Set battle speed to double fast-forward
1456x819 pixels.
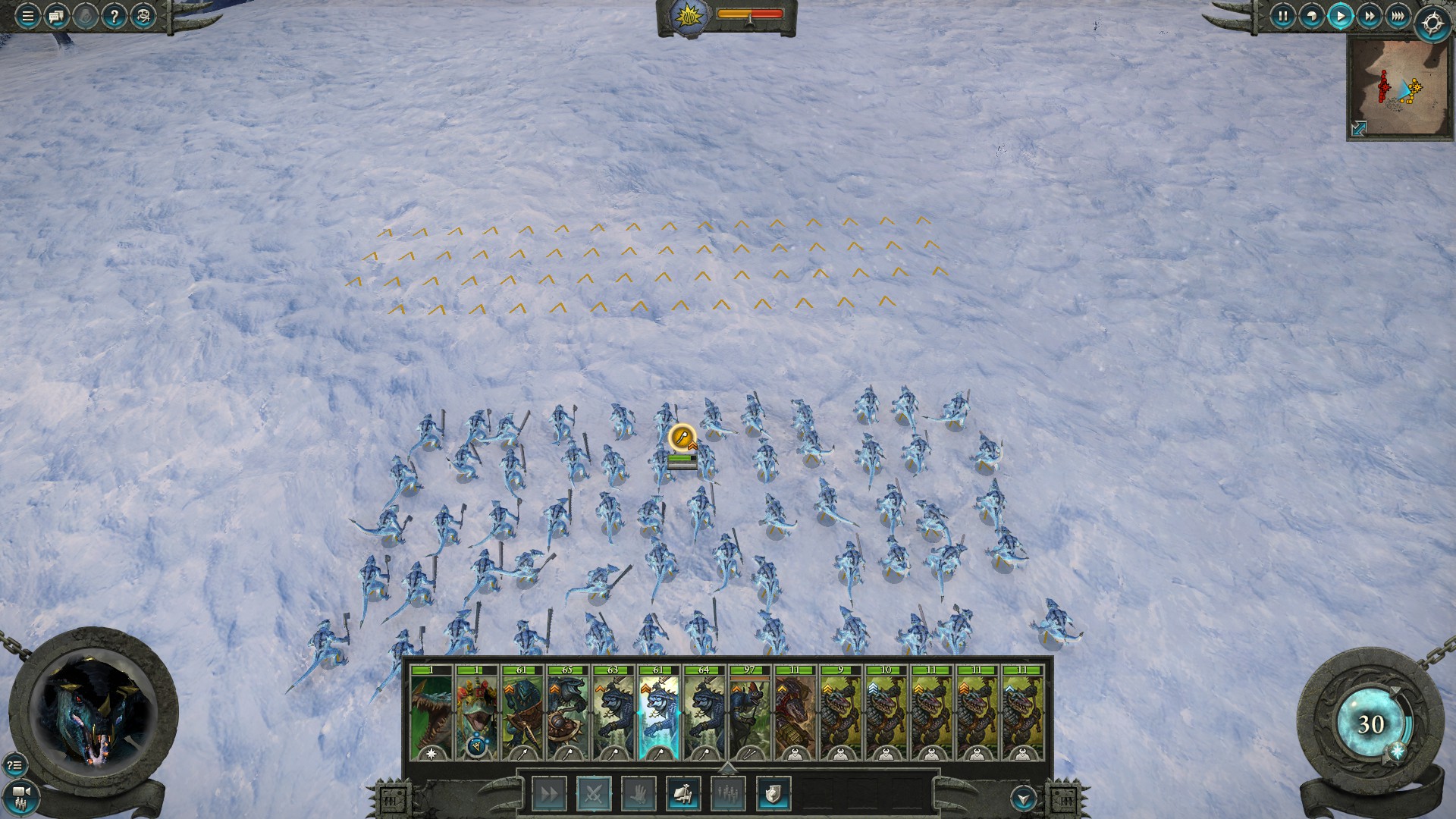(x=1369, y=16)
